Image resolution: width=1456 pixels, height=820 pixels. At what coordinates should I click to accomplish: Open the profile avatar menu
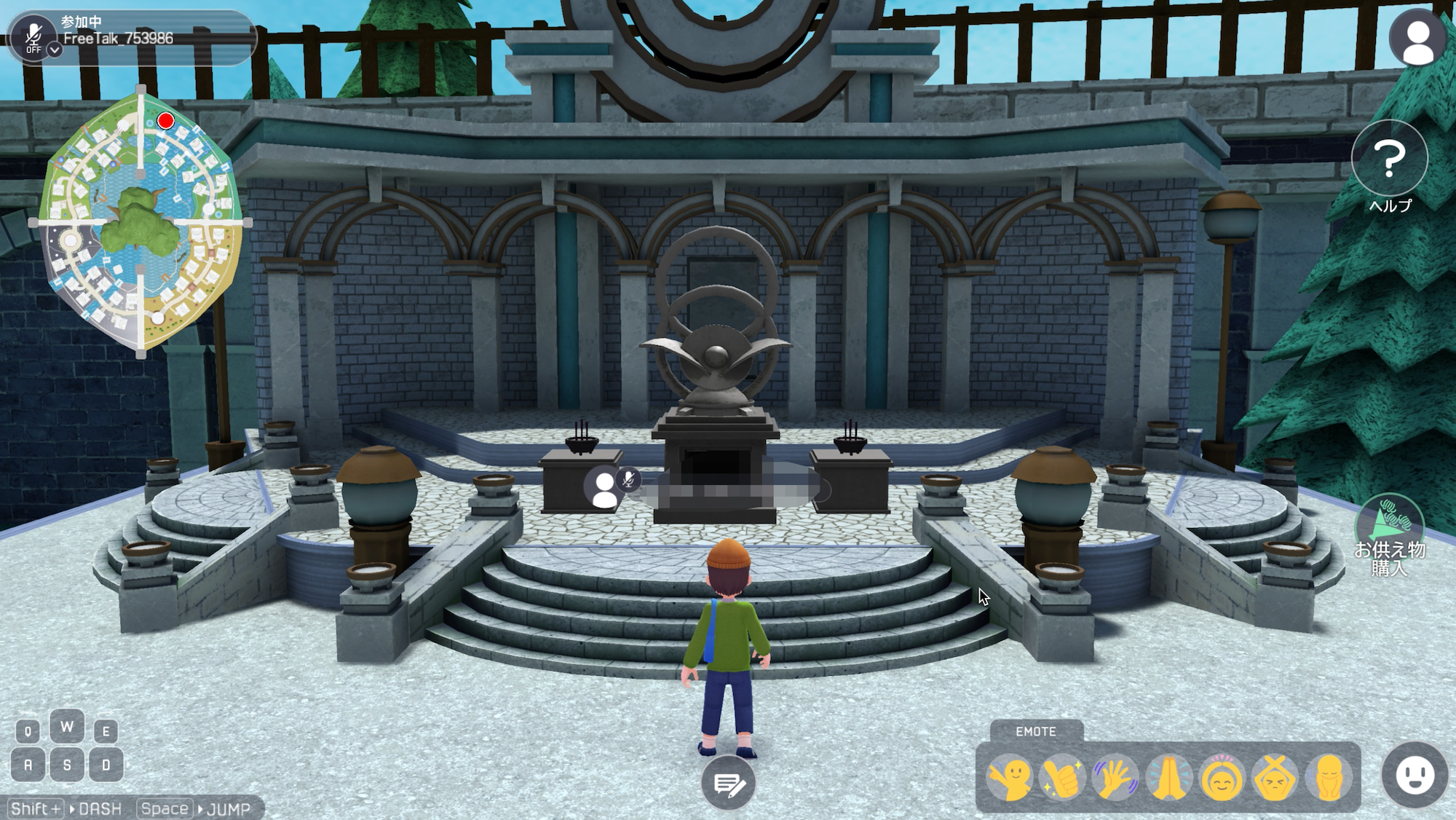[1417, 38]
